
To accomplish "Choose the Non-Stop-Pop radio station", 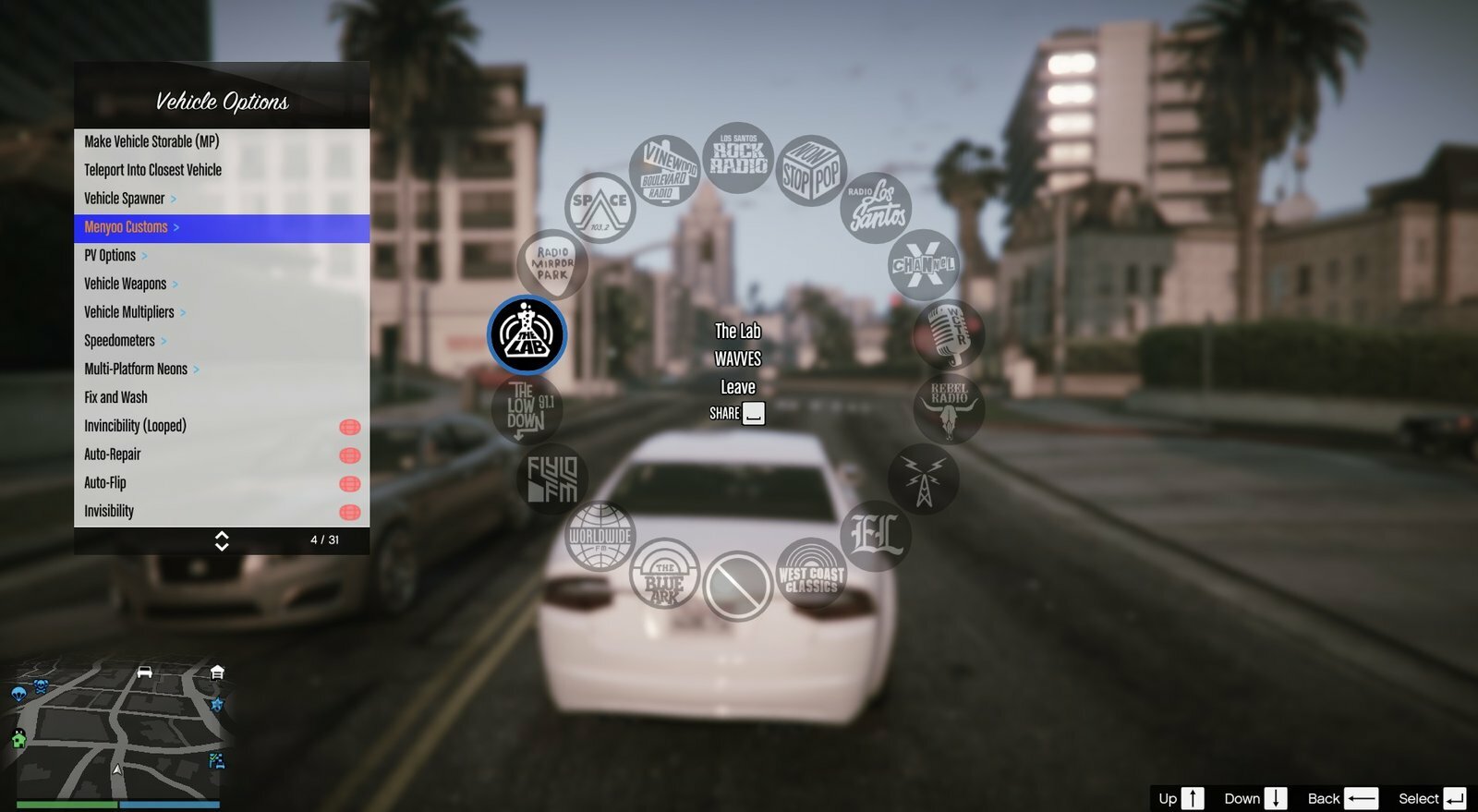I will [811, 171].
